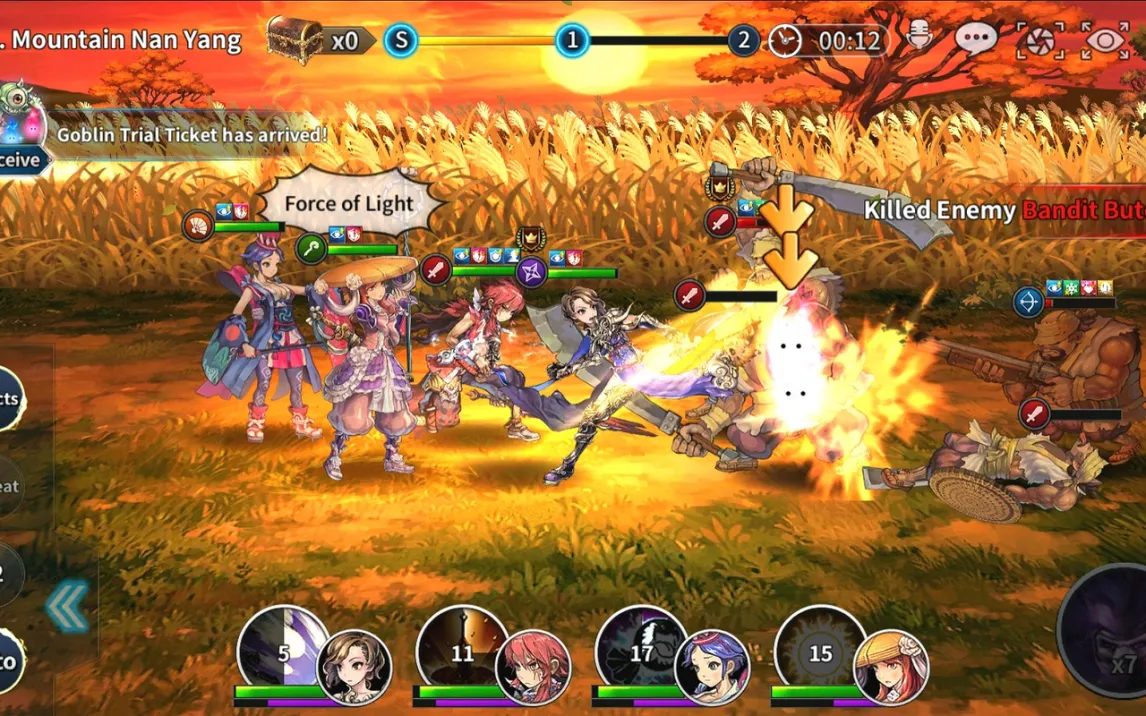Screen dimensions: 1146x716
Task: Toggle the eye icon to hide the interface
Action: 1105,41
